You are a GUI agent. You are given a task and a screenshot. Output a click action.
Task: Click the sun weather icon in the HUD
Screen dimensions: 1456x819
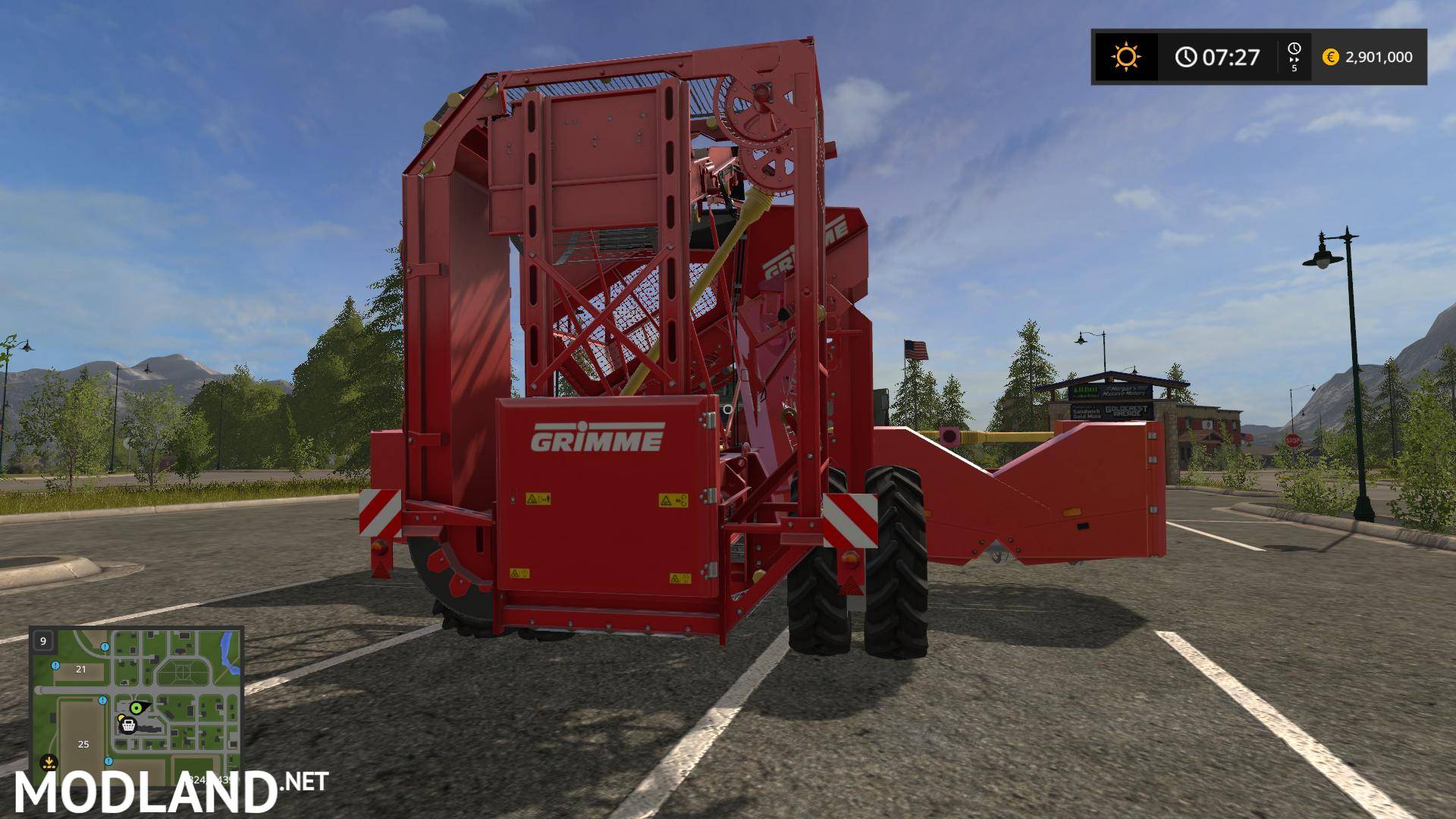point(1128,55)
